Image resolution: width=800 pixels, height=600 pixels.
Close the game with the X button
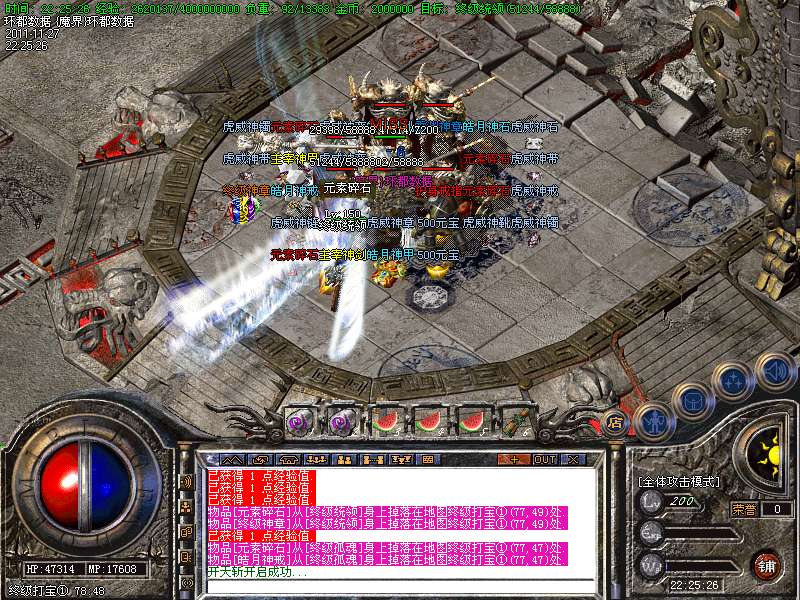tap(573, 459)
